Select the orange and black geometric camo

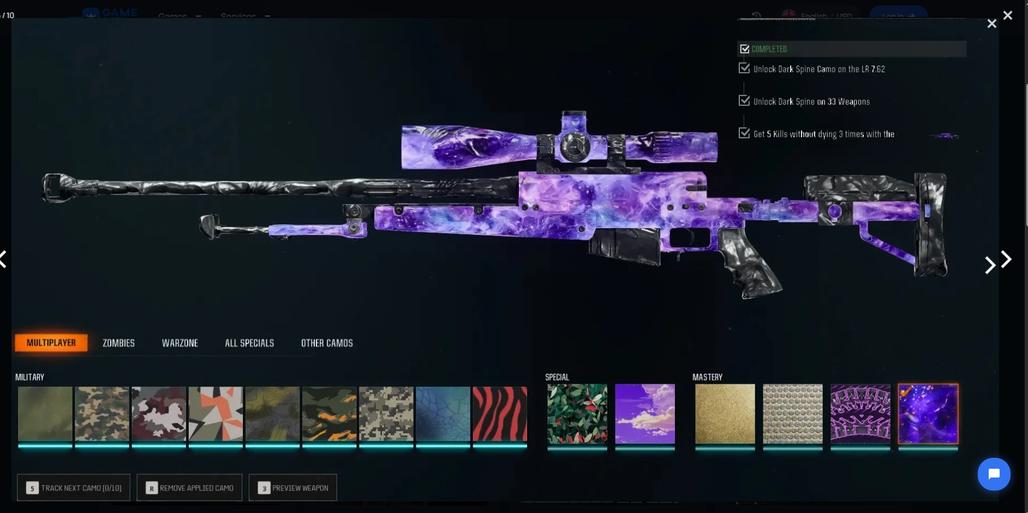(x=215, y=414)
